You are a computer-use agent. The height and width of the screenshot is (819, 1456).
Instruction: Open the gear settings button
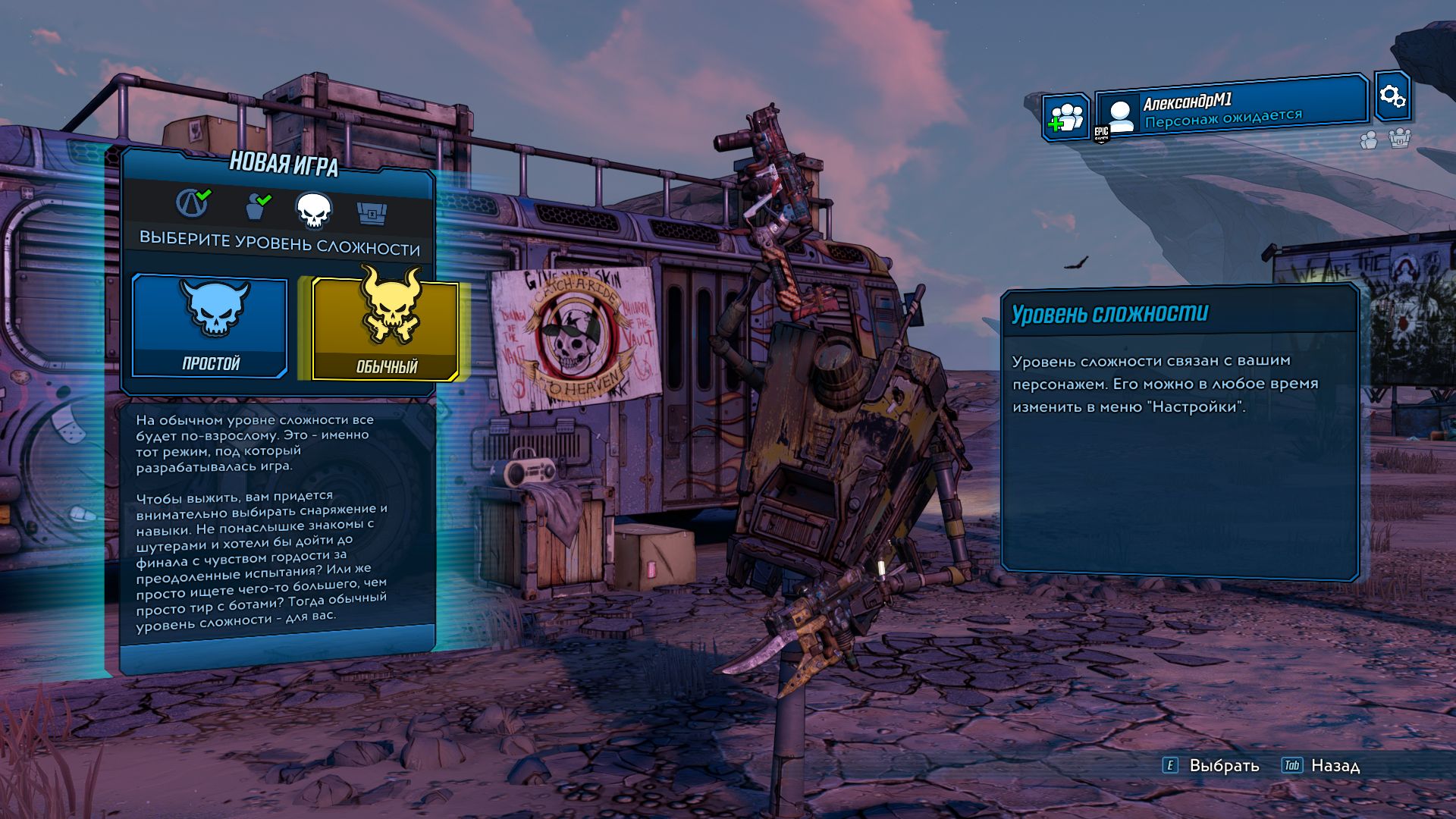coord(1392,96)
